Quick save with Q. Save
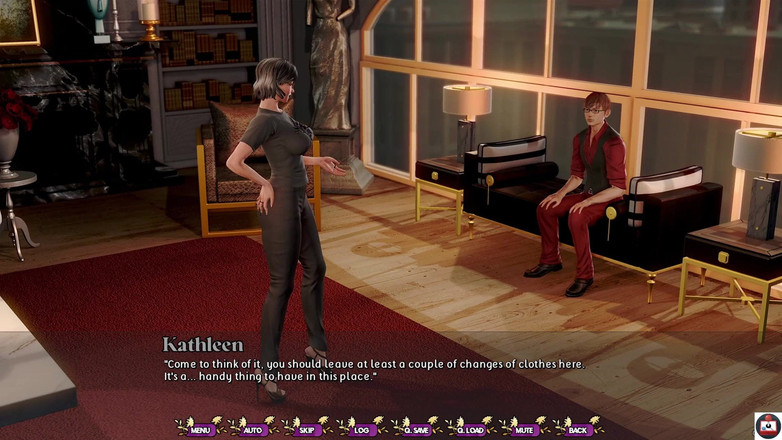This screenshot has width=782, height=440. pos(416,429)
